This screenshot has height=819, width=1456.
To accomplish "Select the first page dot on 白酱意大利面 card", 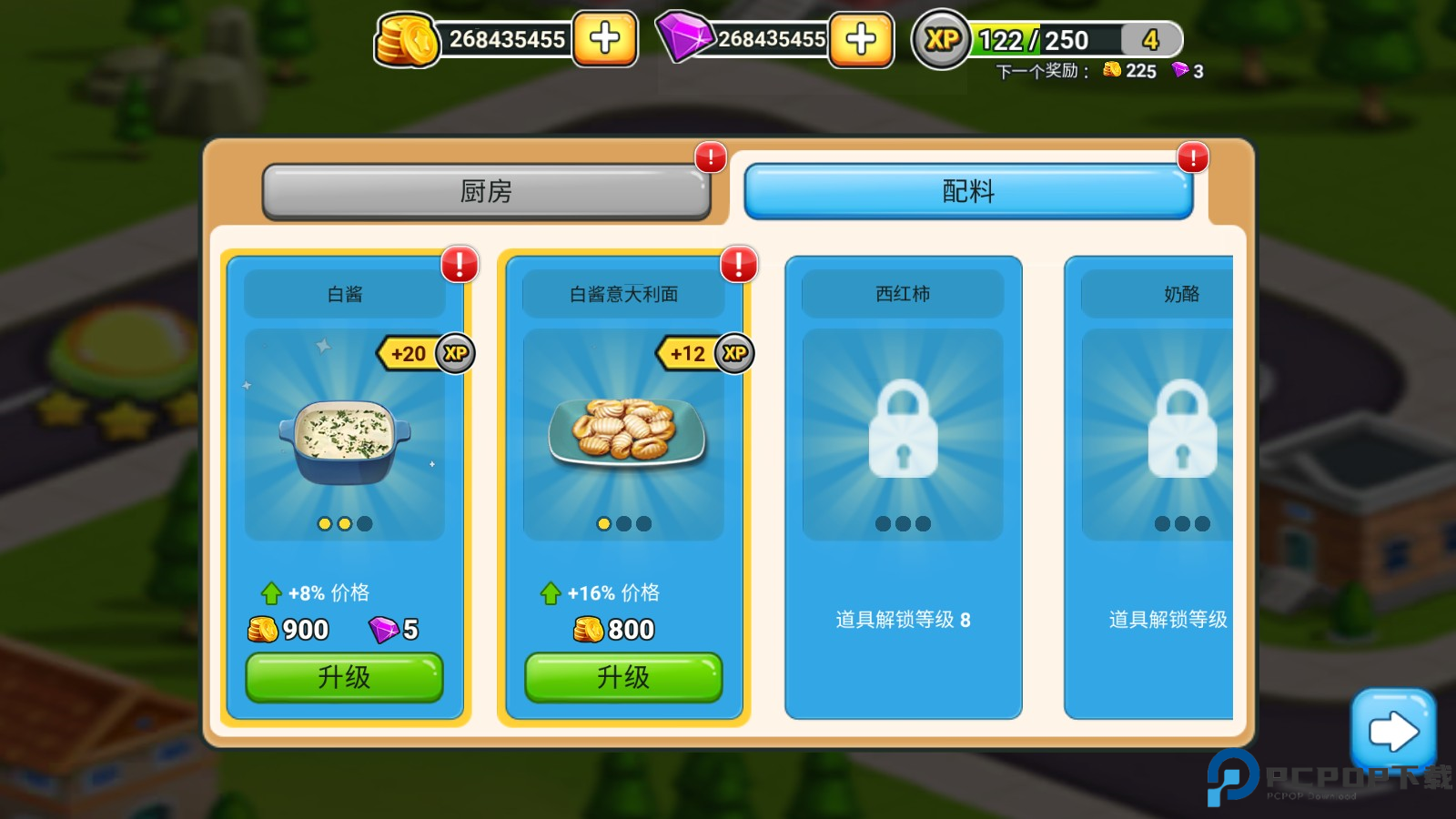I will [603, 523].
